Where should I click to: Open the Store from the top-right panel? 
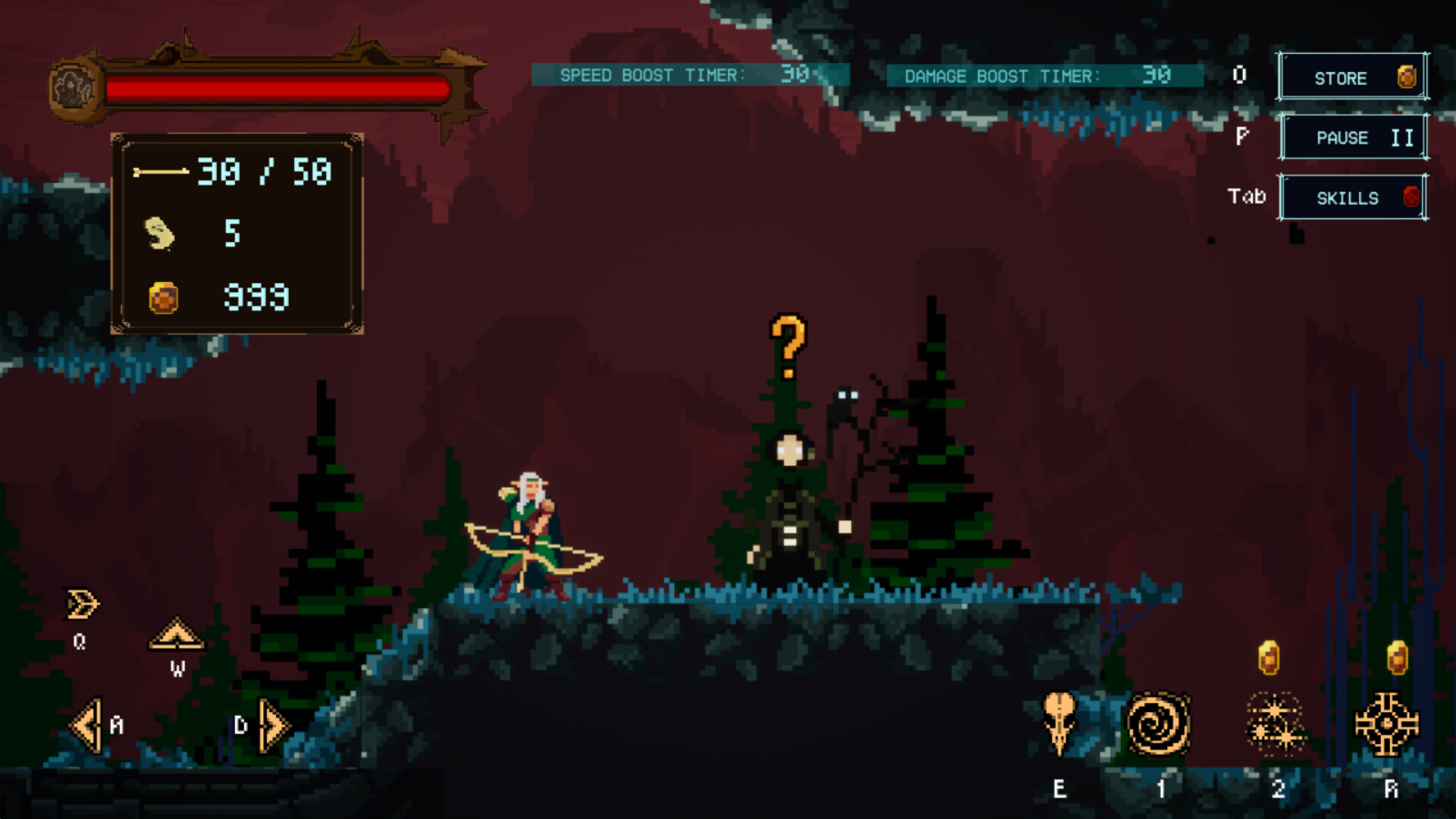(x=1342, y=77)
